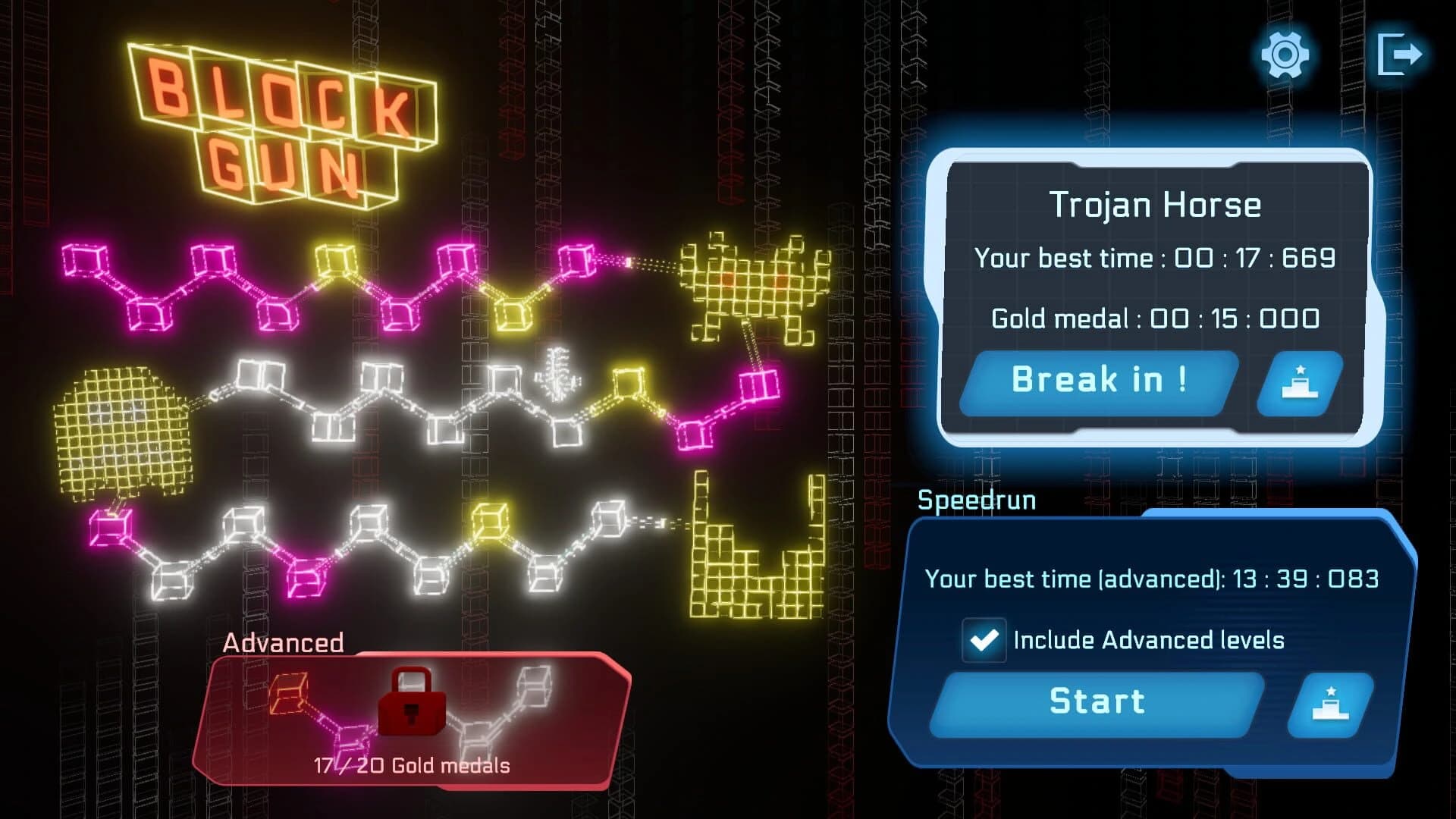This screenshot has height=819, width=1456.
Task: Start the Speedrun mode
Action: click(1100, 701)
